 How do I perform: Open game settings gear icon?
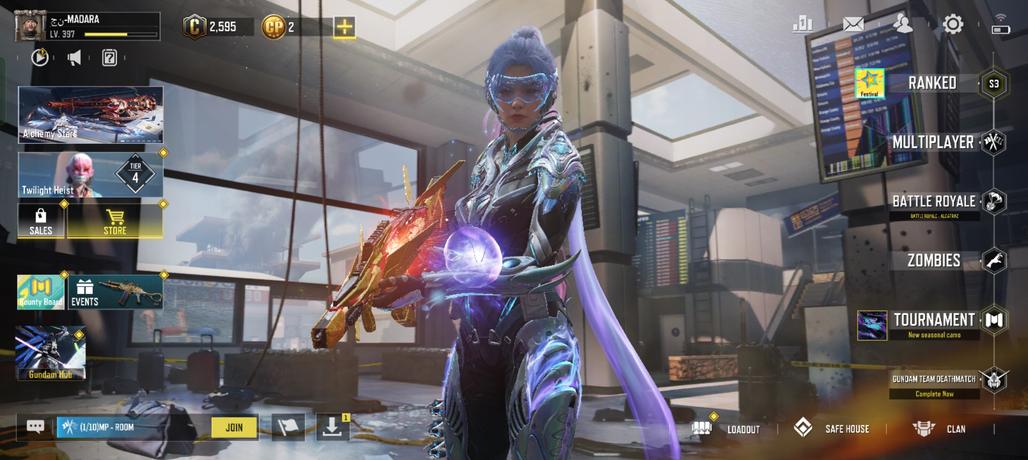coord(952,24)
